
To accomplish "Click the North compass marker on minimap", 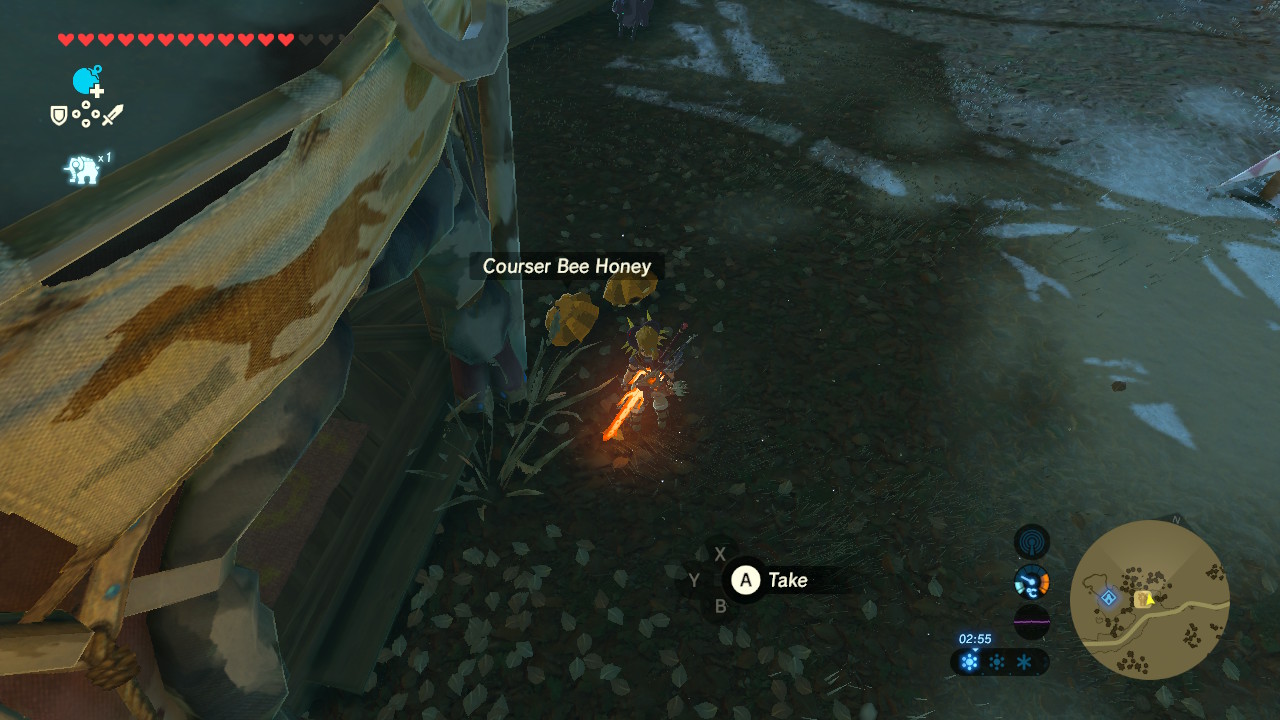I will click(1176, 520).
